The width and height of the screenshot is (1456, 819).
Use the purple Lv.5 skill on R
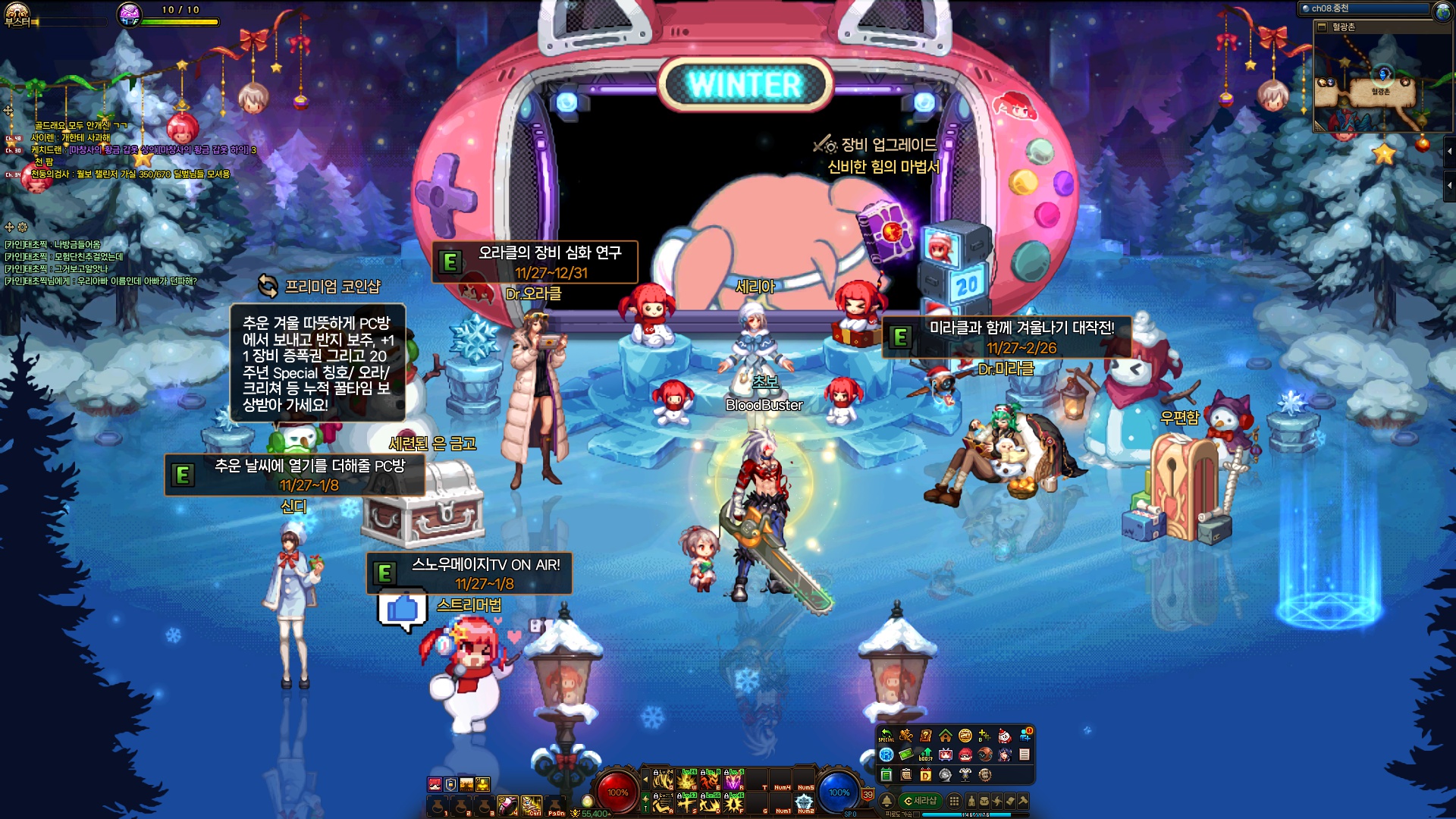[734, 780]
